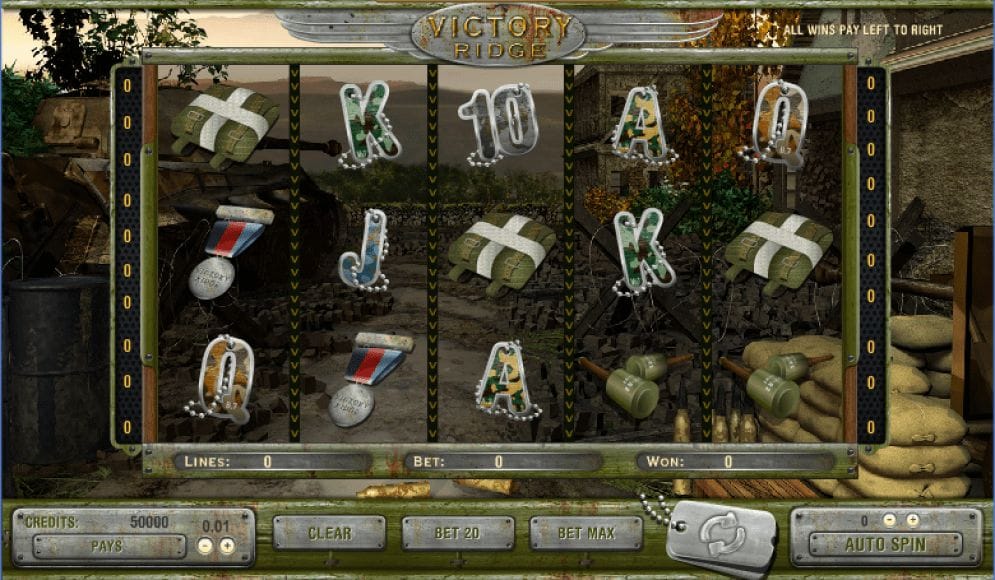Select Bet Max
995x580 pixels.
coord(586,533)
